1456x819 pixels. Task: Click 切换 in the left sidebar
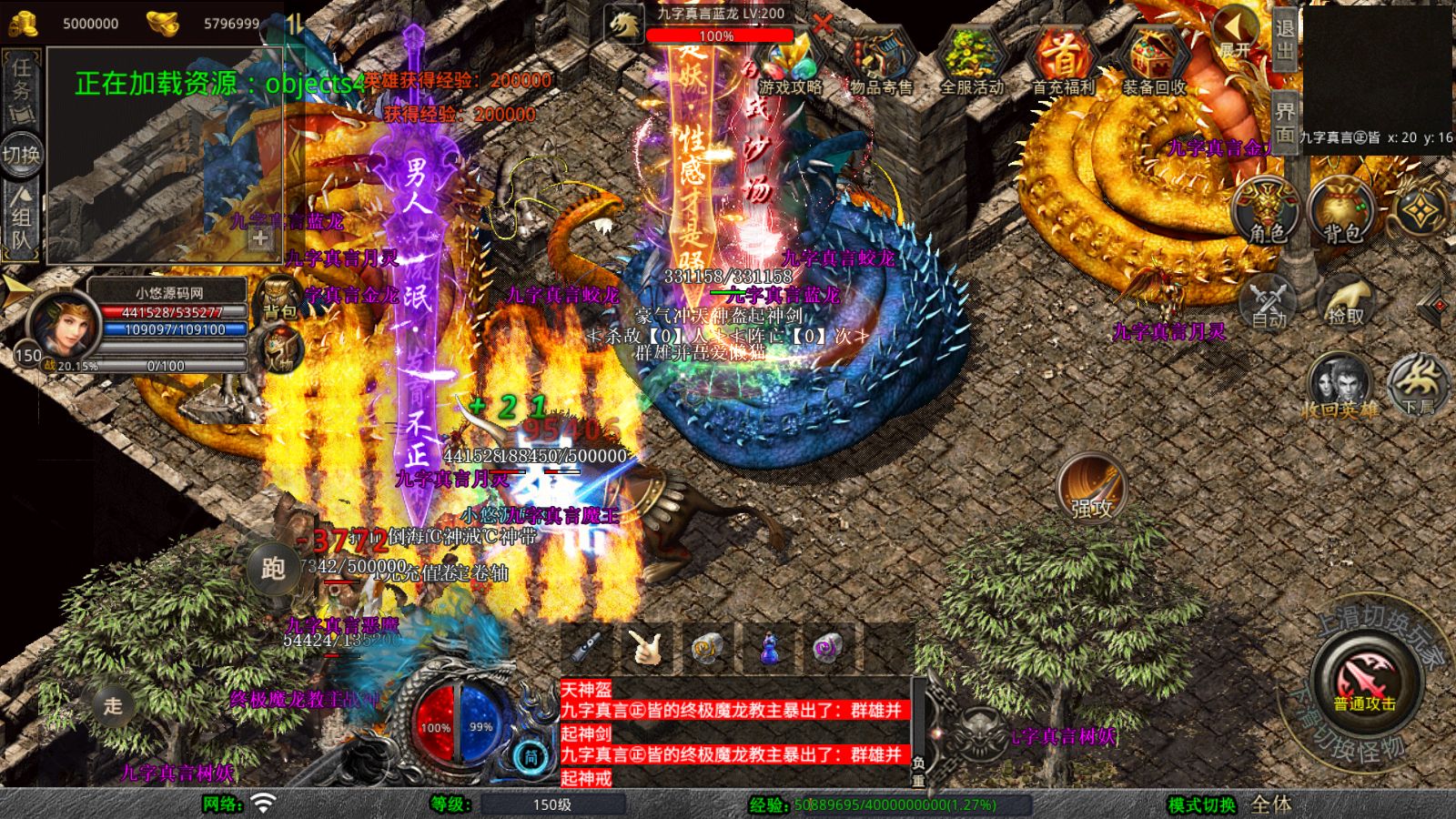click(23, 155)
